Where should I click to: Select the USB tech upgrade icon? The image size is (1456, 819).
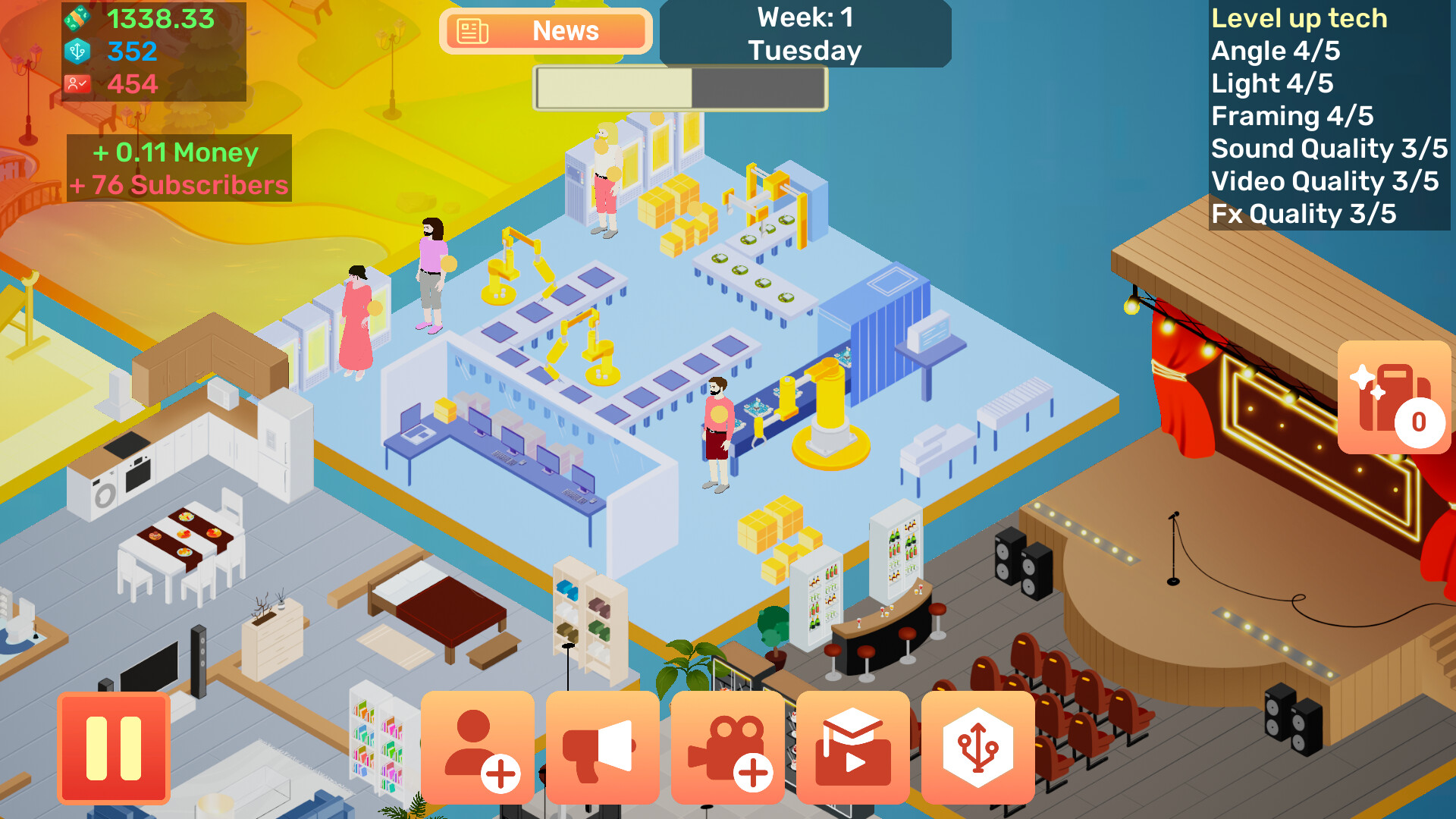point(977,747)
